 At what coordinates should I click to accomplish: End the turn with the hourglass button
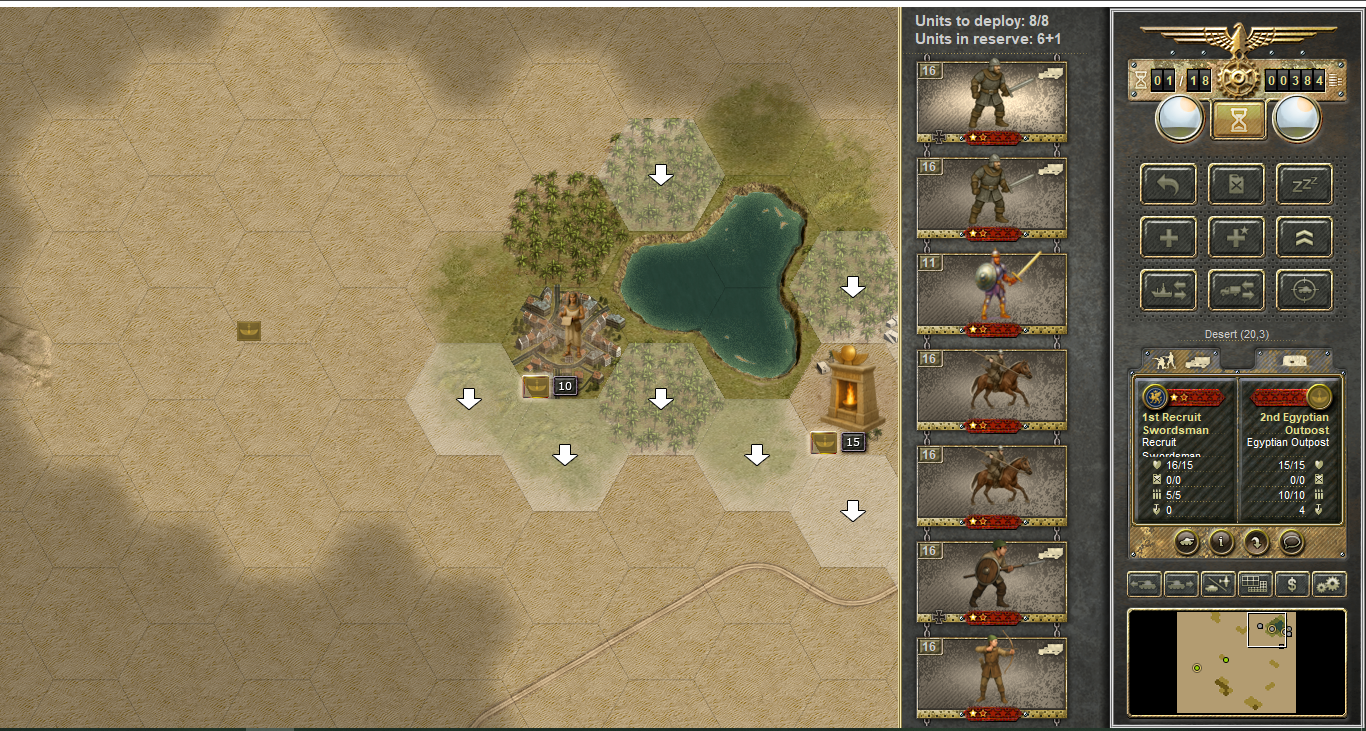pyautogui.click(x=1238, y=120)
